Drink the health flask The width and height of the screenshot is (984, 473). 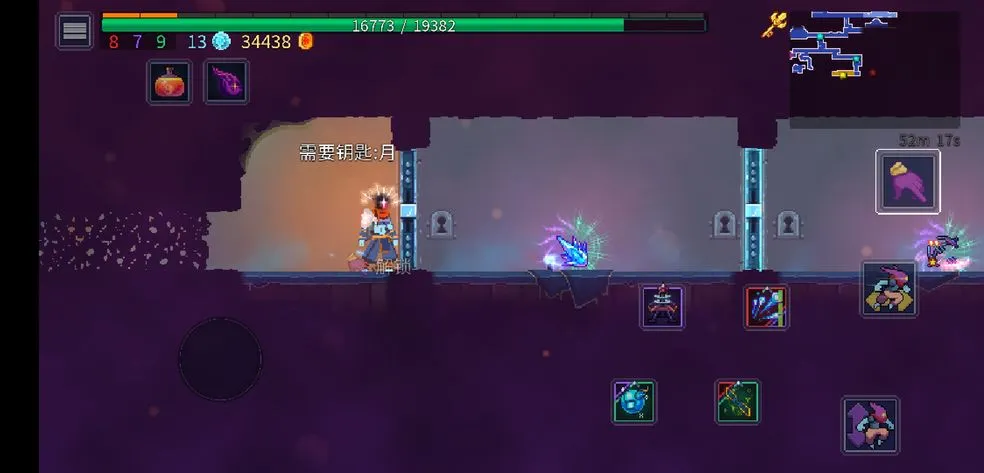tap(170, 82)
